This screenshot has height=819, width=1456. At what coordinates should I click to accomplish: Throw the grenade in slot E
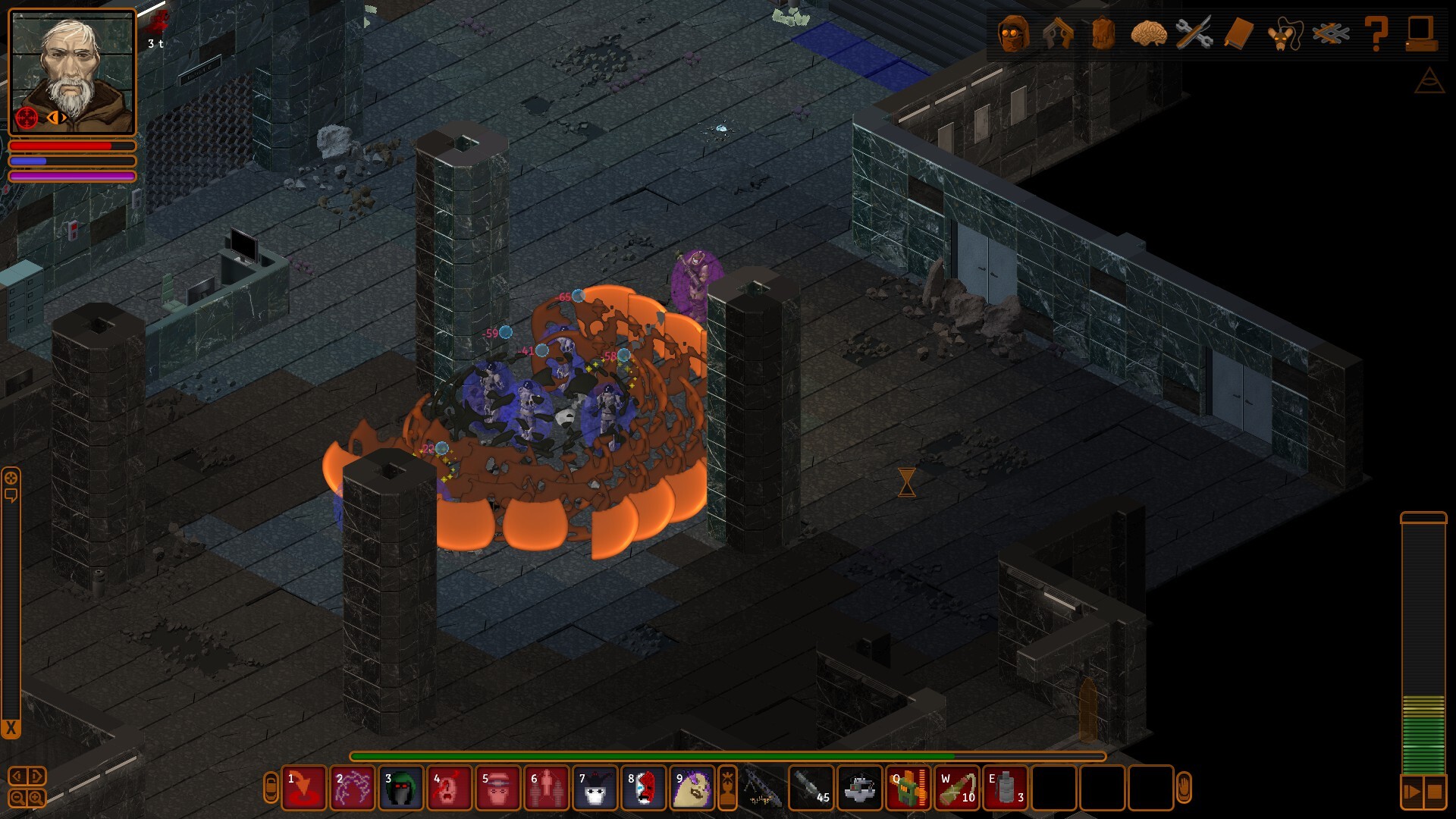tap(1006, 788)
